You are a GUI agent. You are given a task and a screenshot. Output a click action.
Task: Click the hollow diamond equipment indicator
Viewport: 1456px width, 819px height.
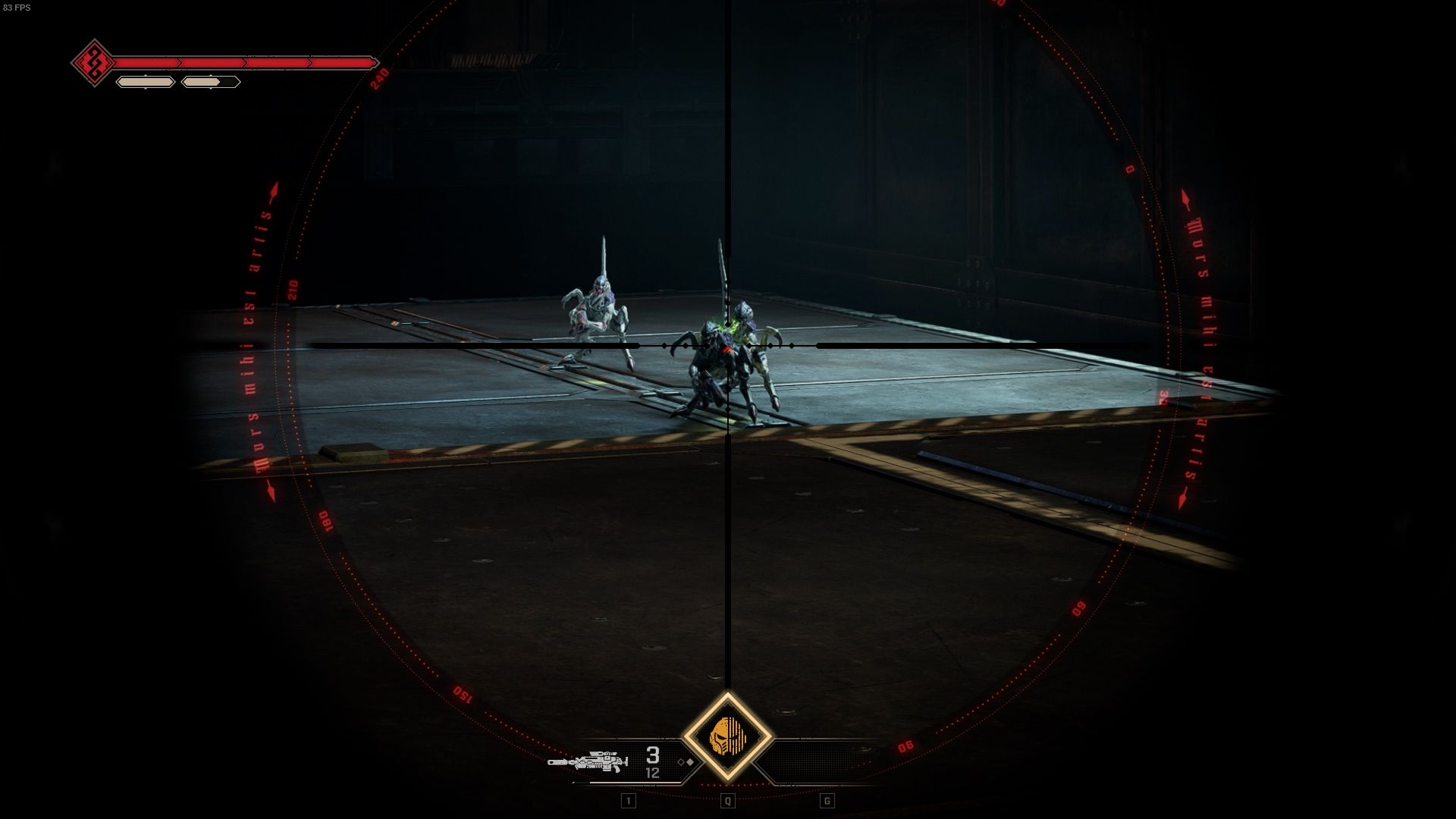[682, 762]
